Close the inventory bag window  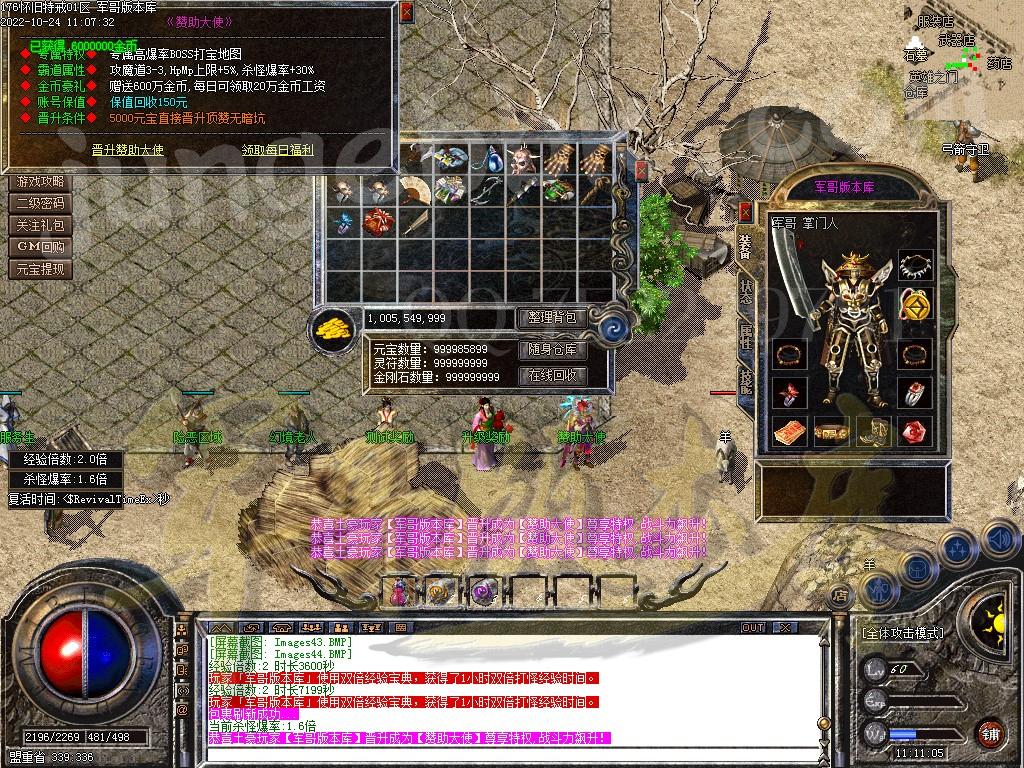[641, 170]
